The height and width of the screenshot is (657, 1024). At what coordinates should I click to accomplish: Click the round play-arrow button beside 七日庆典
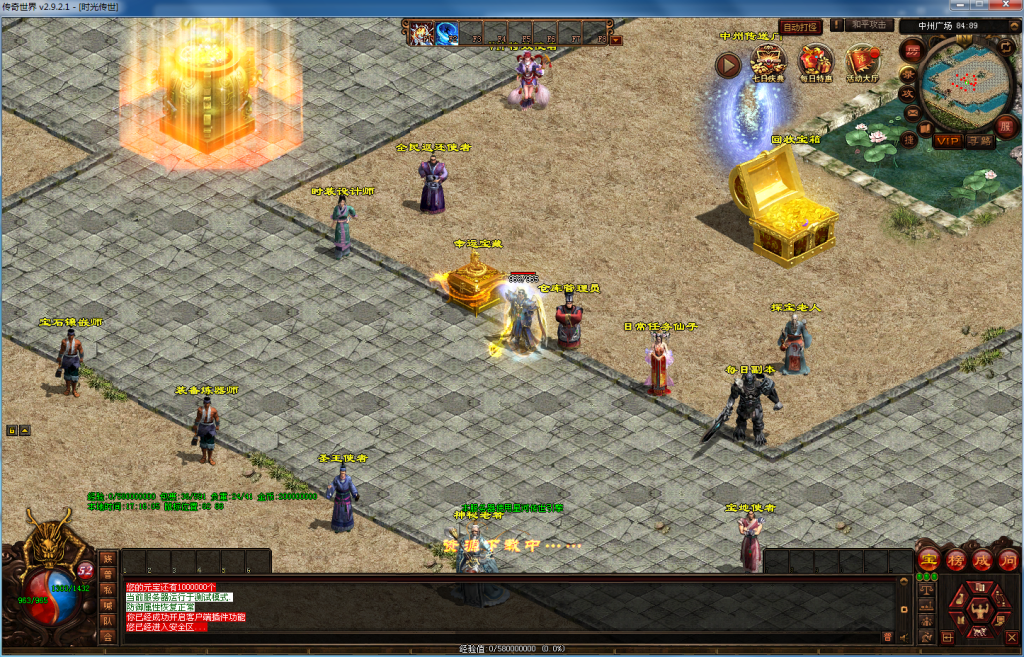pyautogui.click(x=728, y=65)
